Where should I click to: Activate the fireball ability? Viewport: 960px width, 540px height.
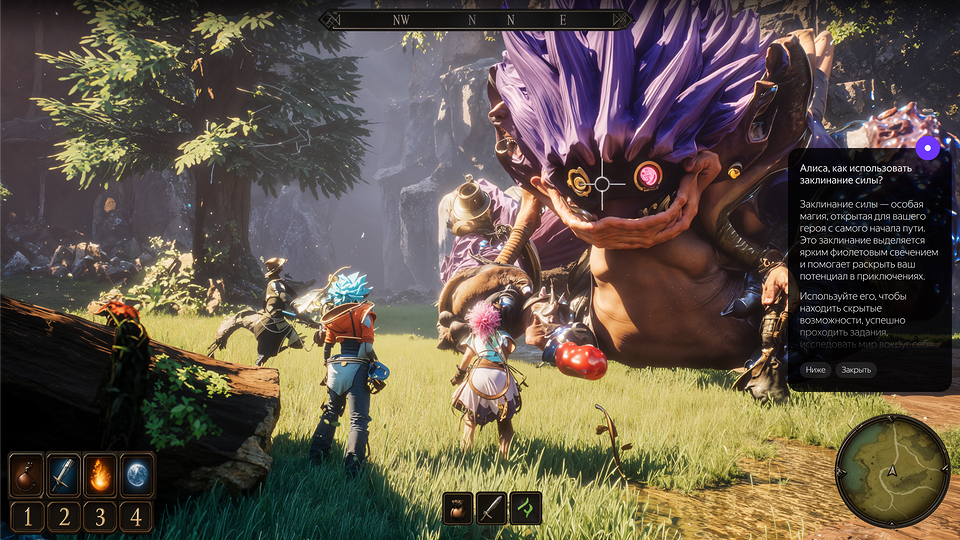100,475
